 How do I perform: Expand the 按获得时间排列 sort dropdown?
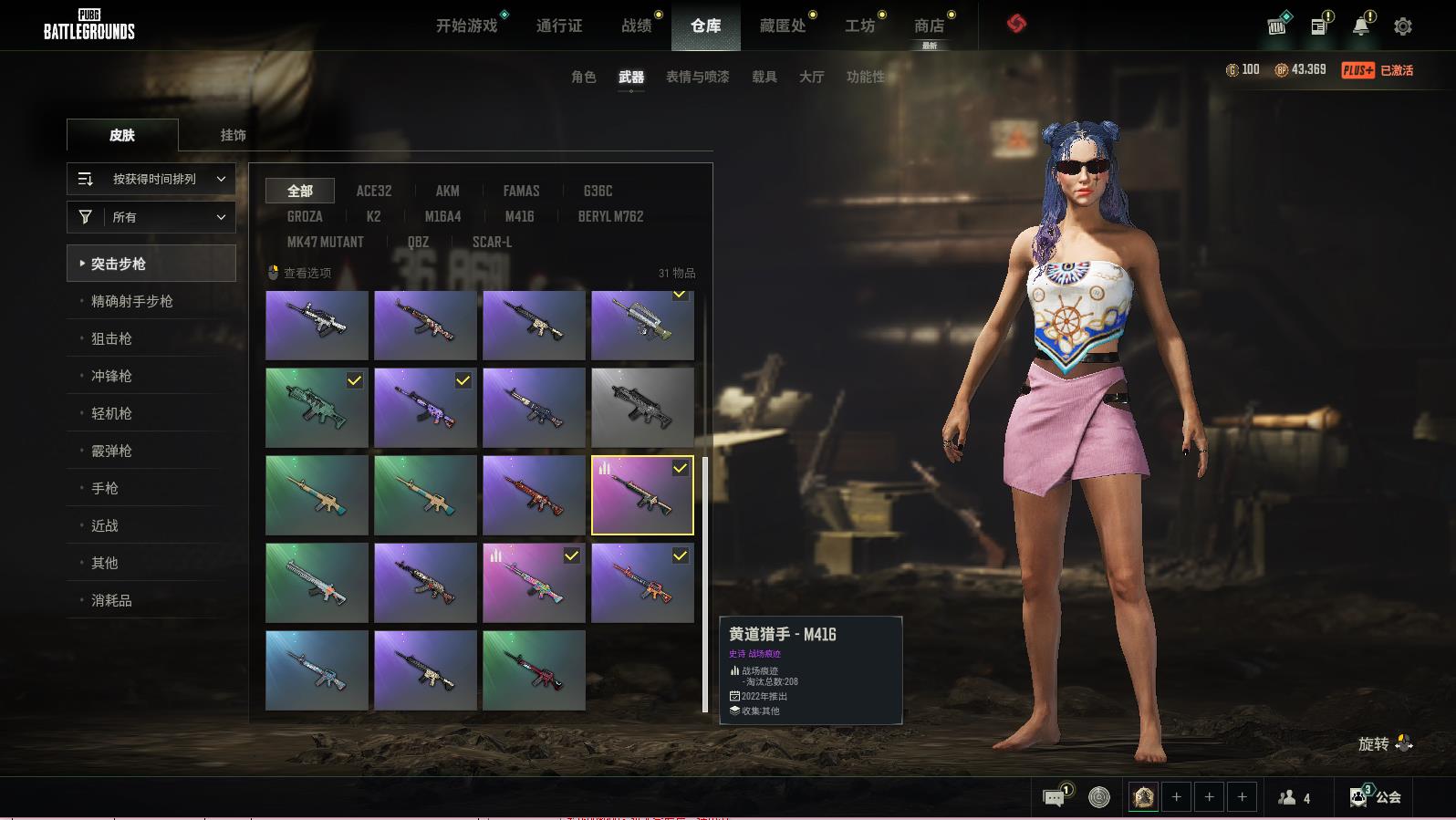(151, 179)
